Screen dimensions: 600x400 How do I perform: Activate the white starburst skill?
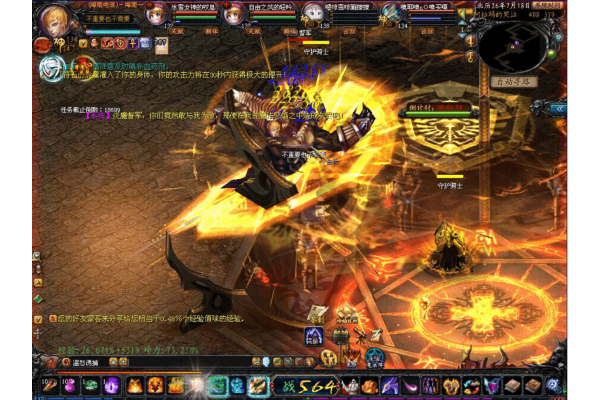(x=196, y=385)
